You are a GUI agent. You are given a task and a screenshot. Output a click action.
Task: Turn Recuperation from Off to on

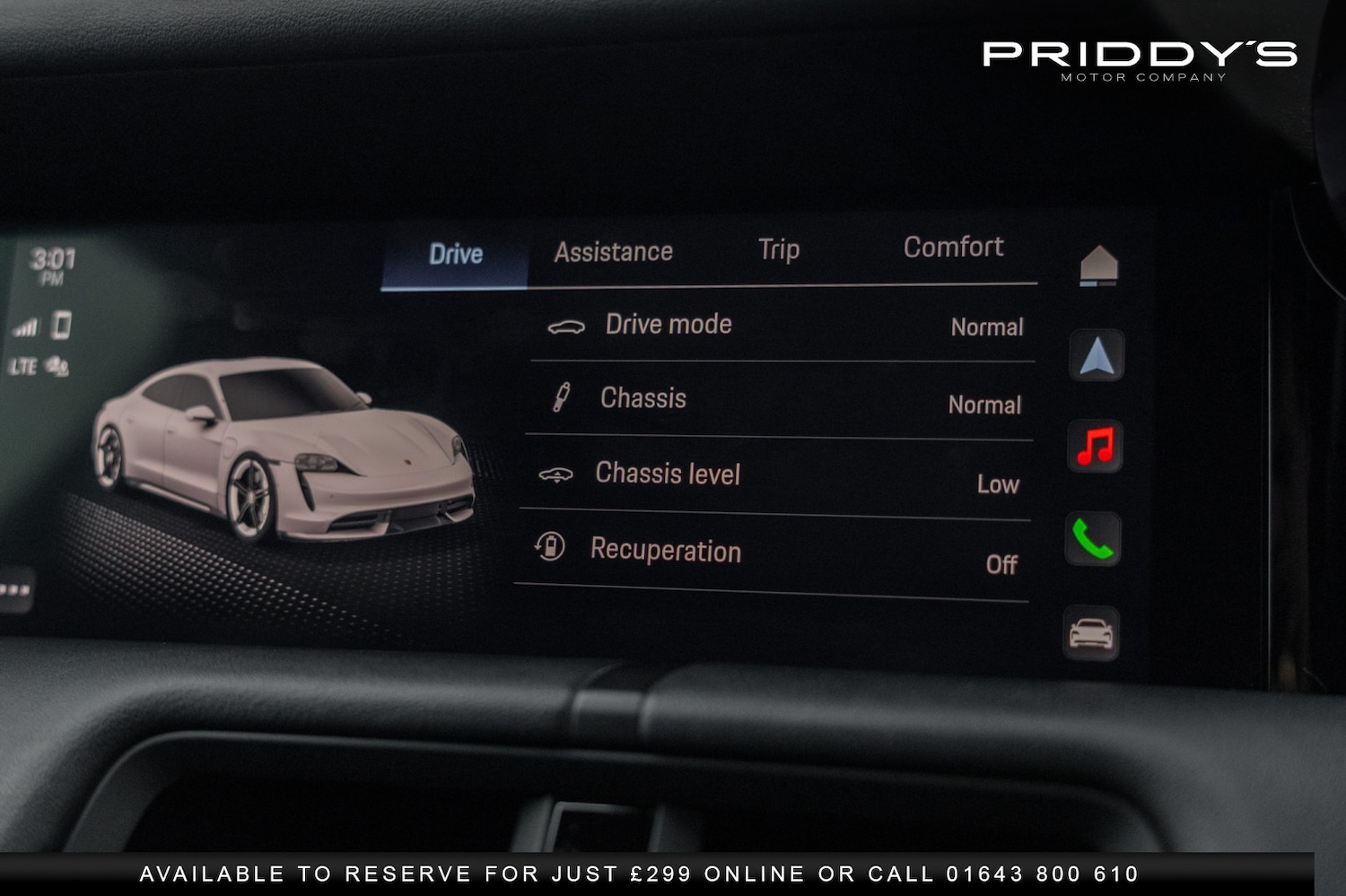click(1002, 565)
